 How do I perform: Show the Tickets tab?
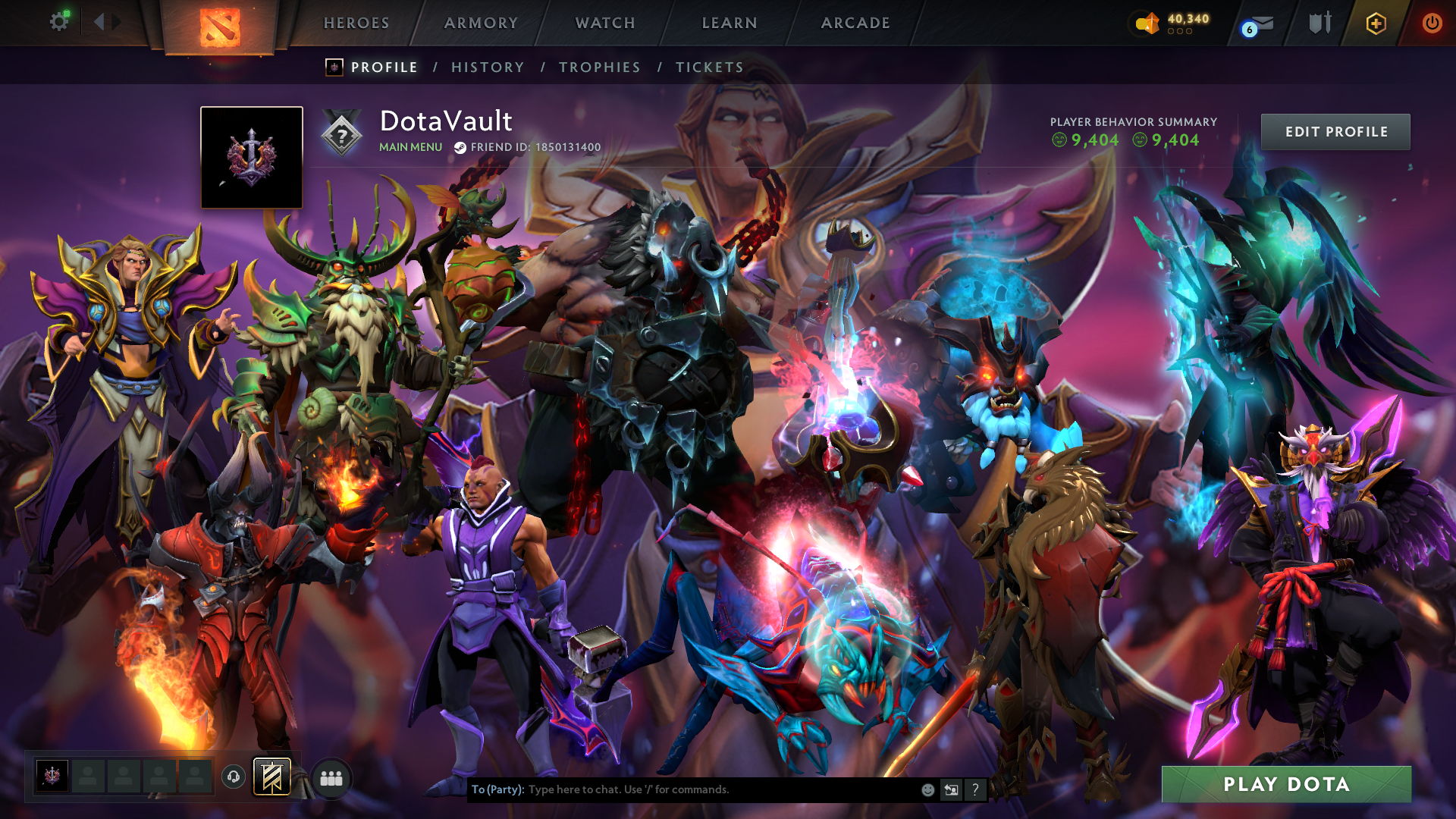click(x=710, y=67)
